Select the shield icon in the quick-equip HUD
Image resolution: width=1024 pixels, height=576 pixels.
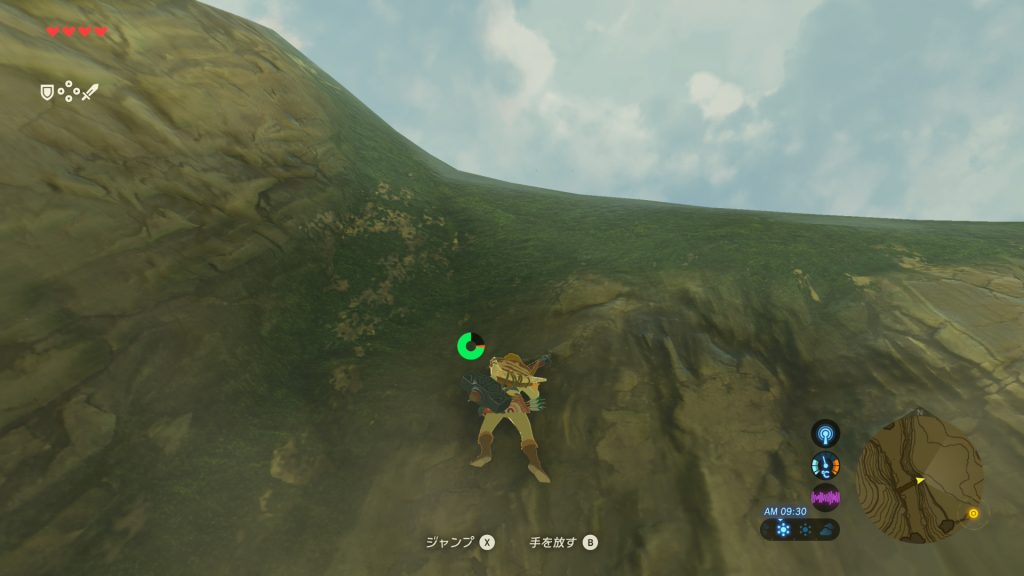point(46,92)
